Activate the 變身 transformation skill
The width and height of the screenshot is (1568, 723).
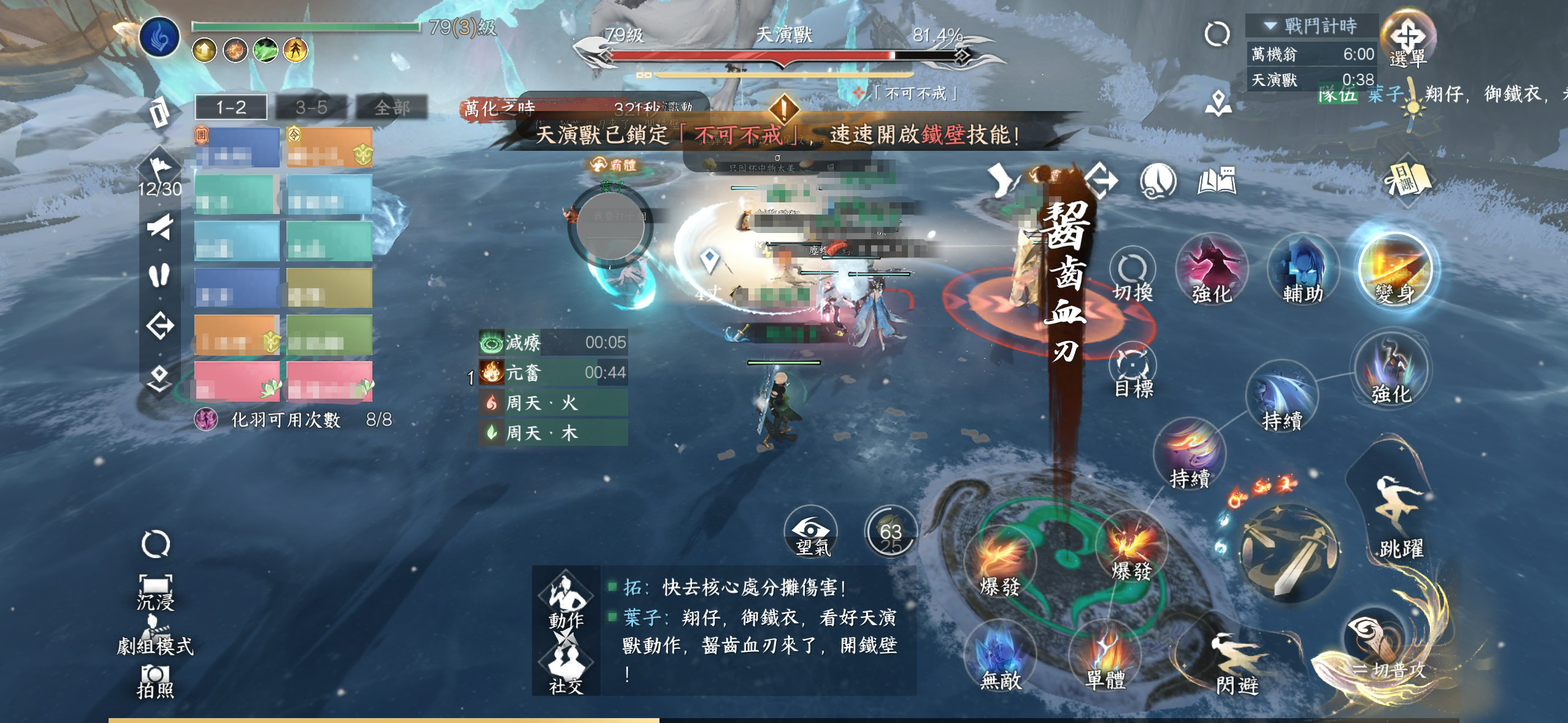[x=1395, y=270]
